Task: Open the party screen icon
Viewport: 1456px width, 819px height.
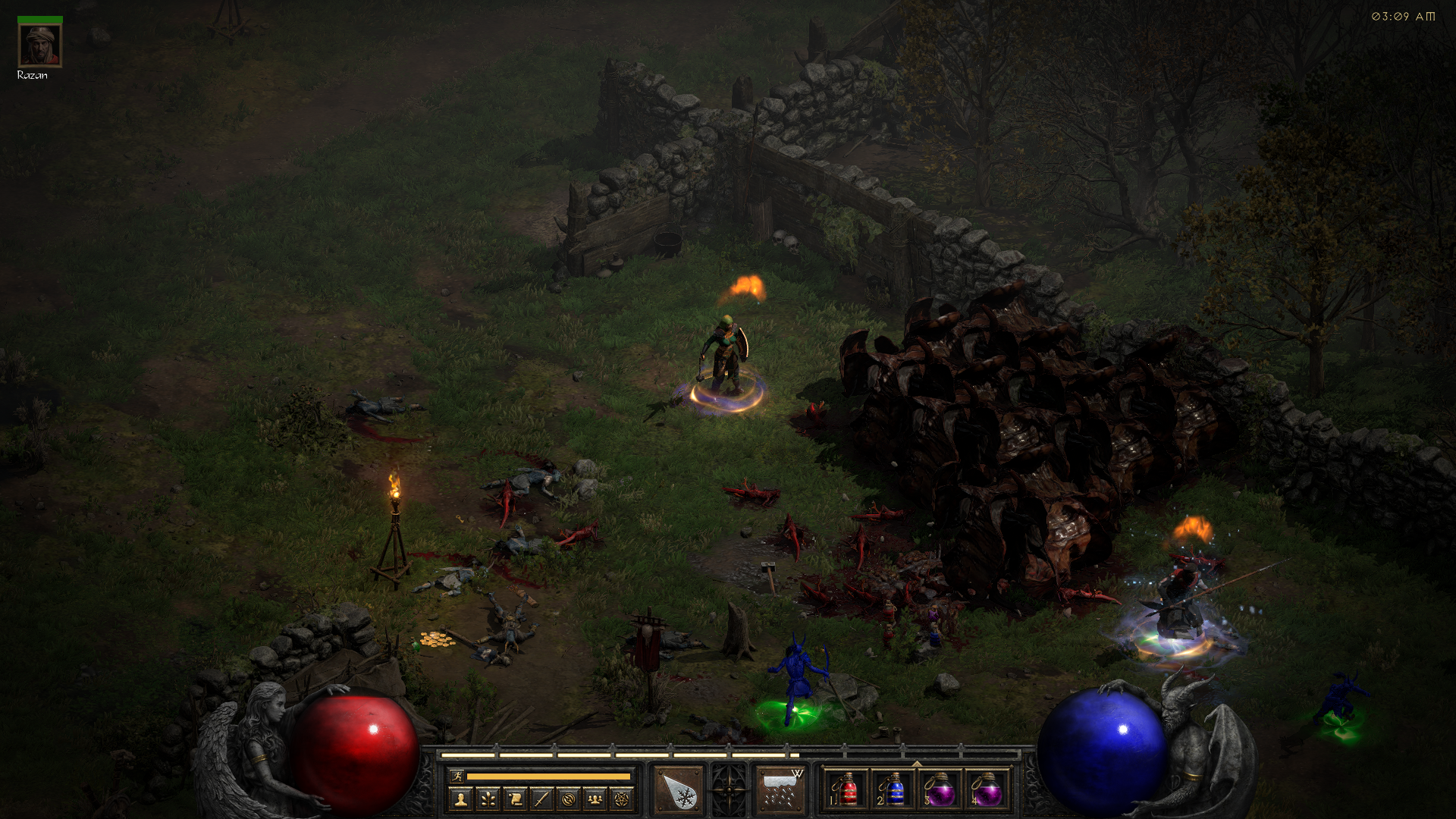Action: click(595, 799)
